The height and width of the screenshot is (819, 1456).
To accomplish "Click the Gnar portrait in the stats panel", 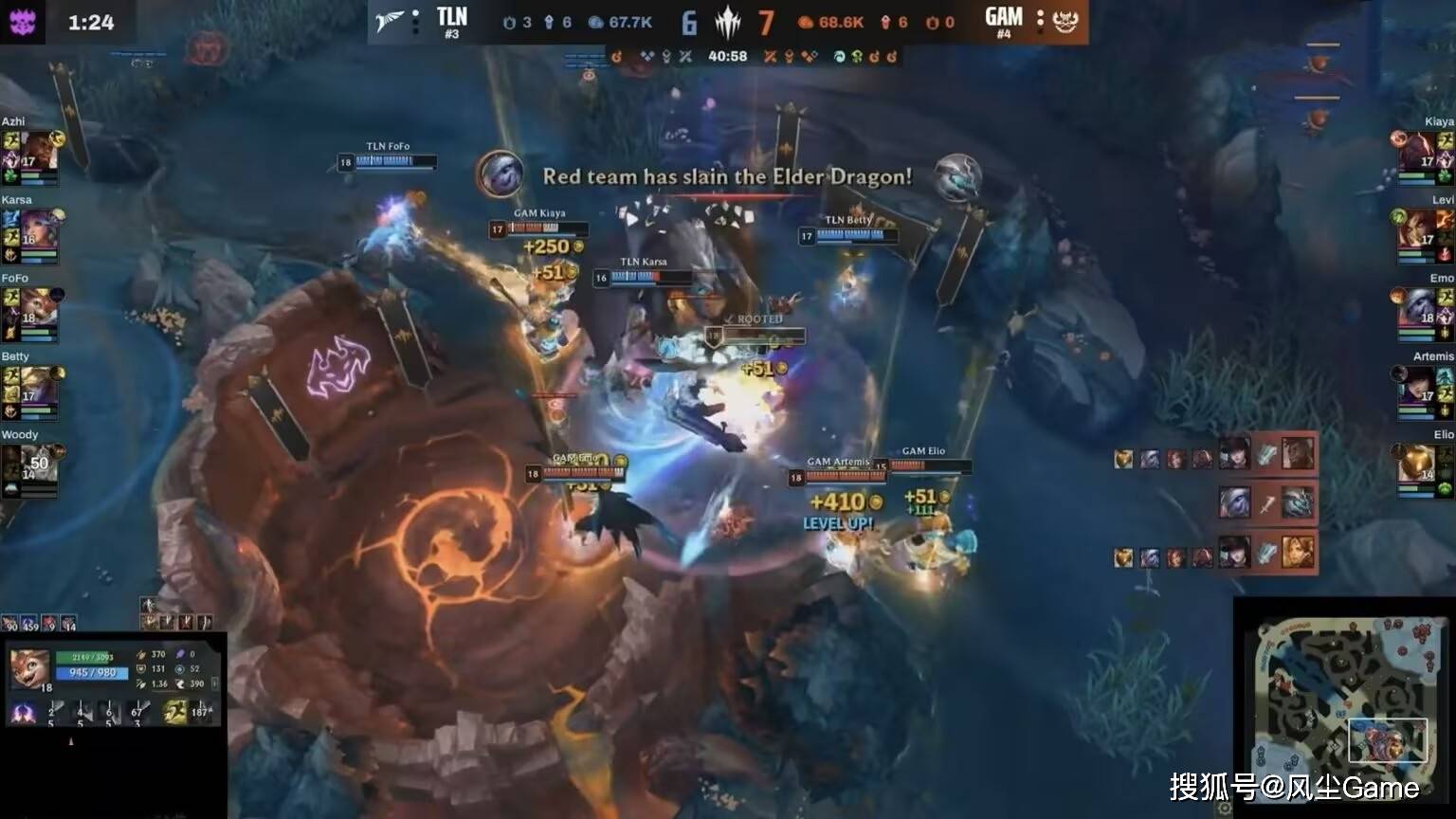I will tap(29, 669).
